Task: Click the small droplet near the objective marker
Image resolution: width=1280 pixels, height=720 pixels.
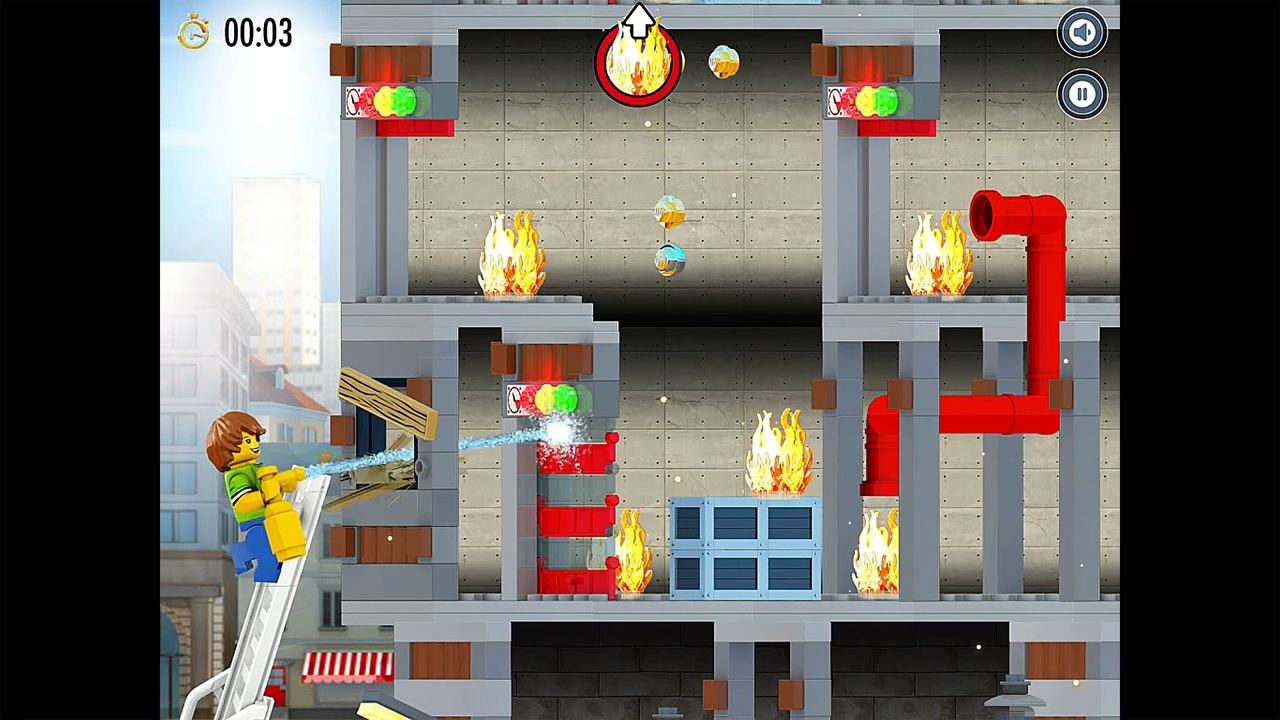Action: click(x=723, y=62)
